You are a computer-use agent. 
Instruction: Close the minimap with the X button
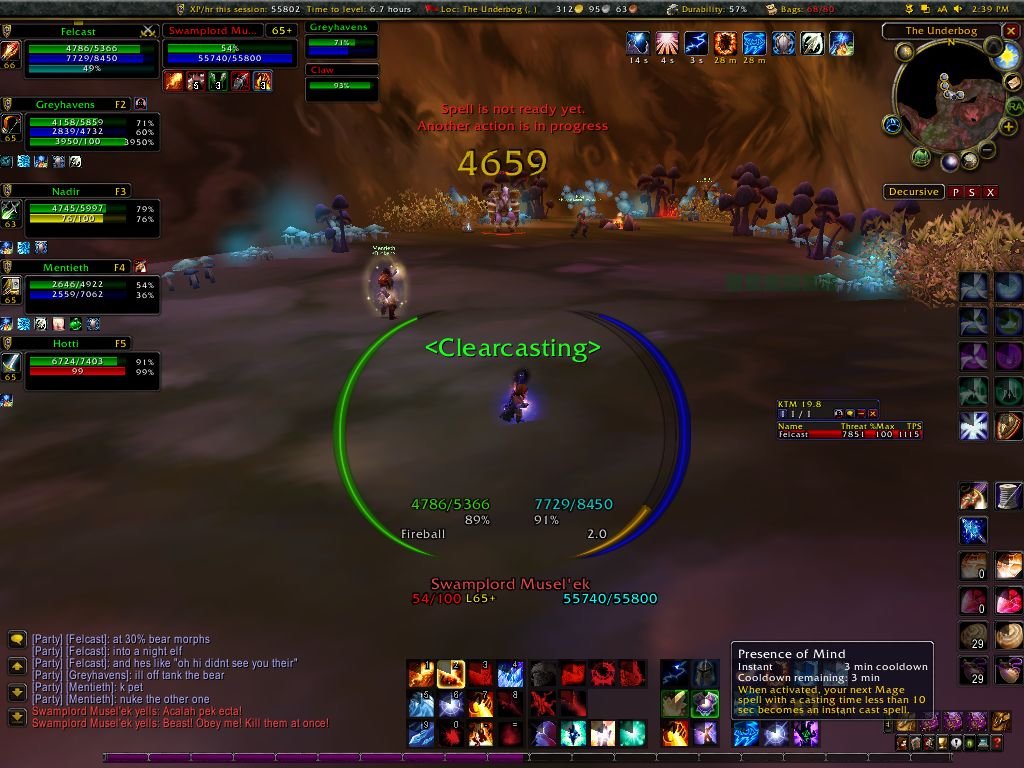tap(1011, 31)
